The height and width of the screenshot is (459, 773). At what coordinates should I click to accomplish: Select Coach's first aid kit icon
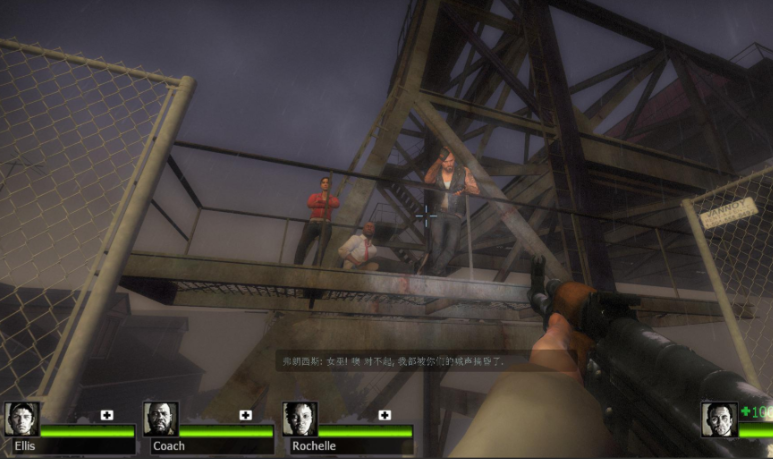pos(245,415)
